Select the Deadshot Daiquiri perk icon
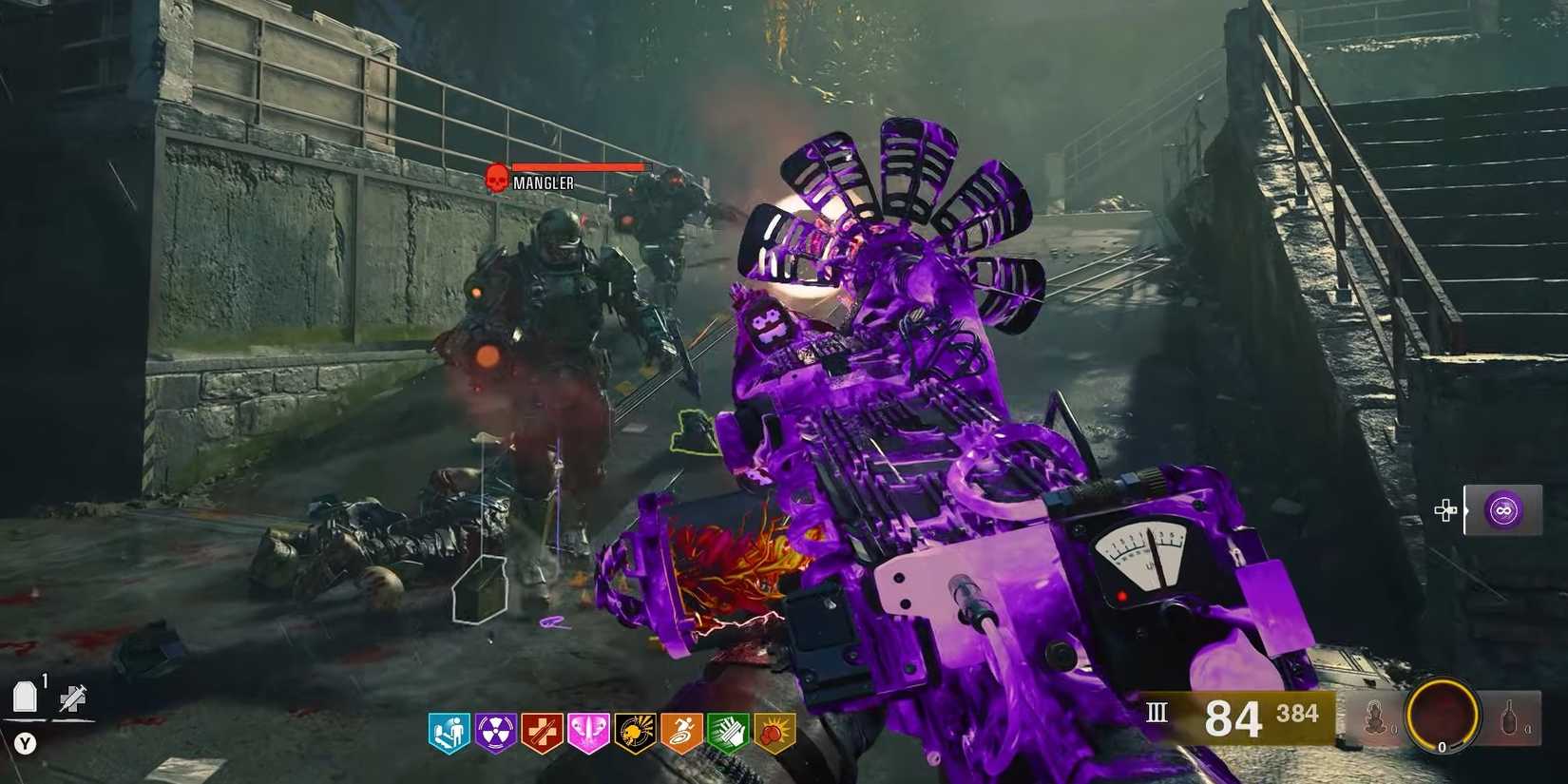The width and height of the screenshot is (1568, 784). point(633,731)
